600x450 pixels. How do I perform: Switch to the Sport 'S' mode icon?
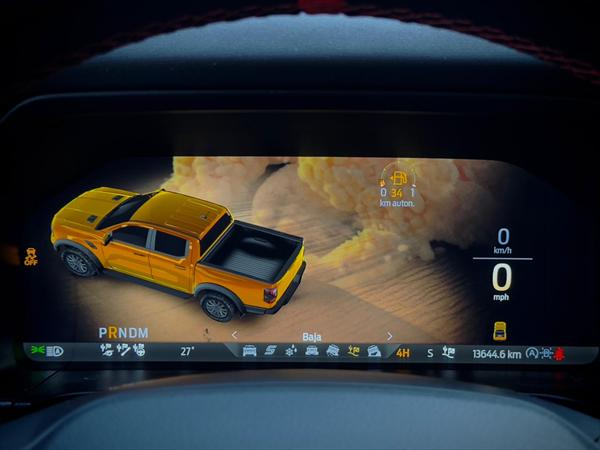[270, 351]
